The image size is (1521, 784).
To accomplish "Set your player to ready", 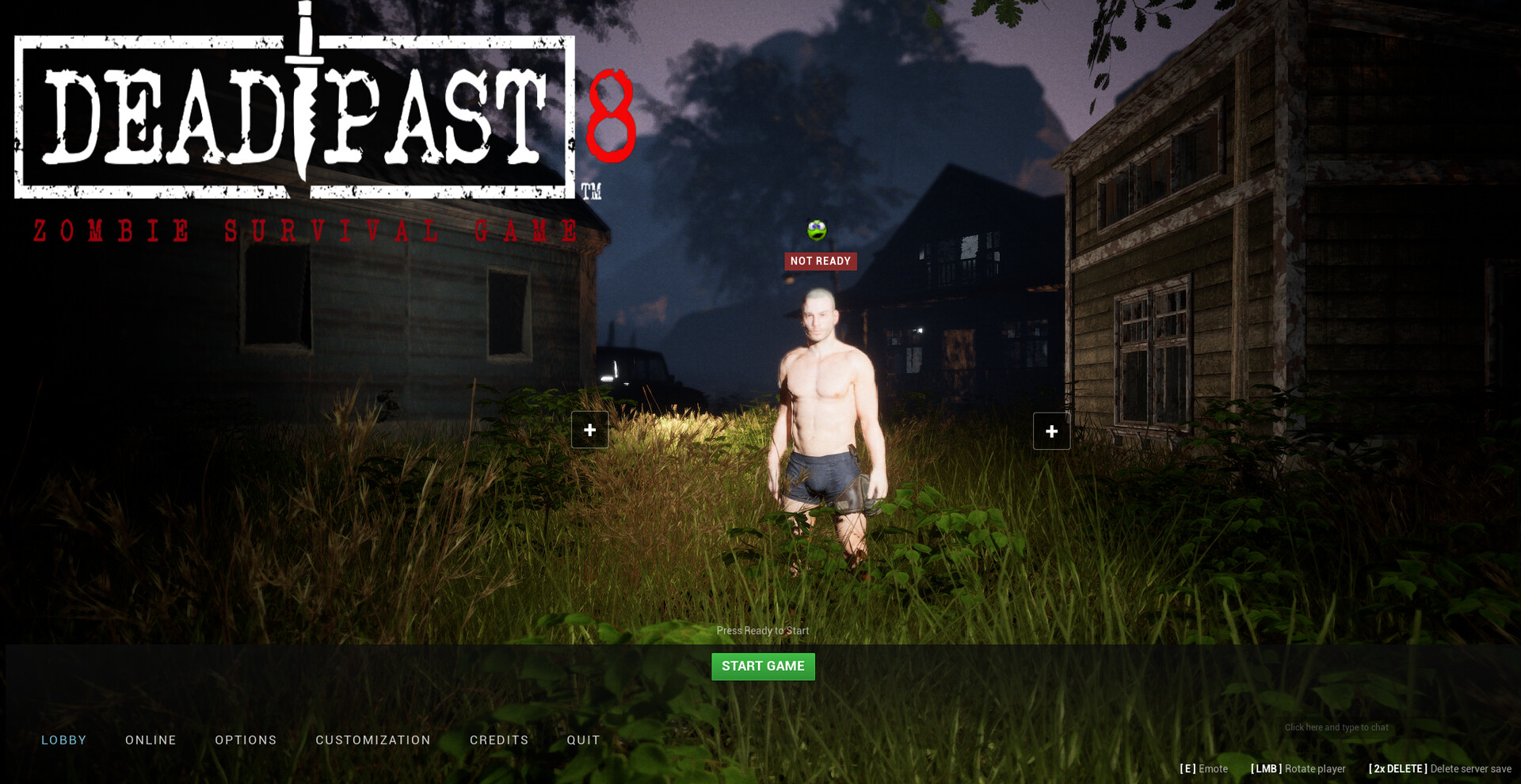I will (763, 666).
